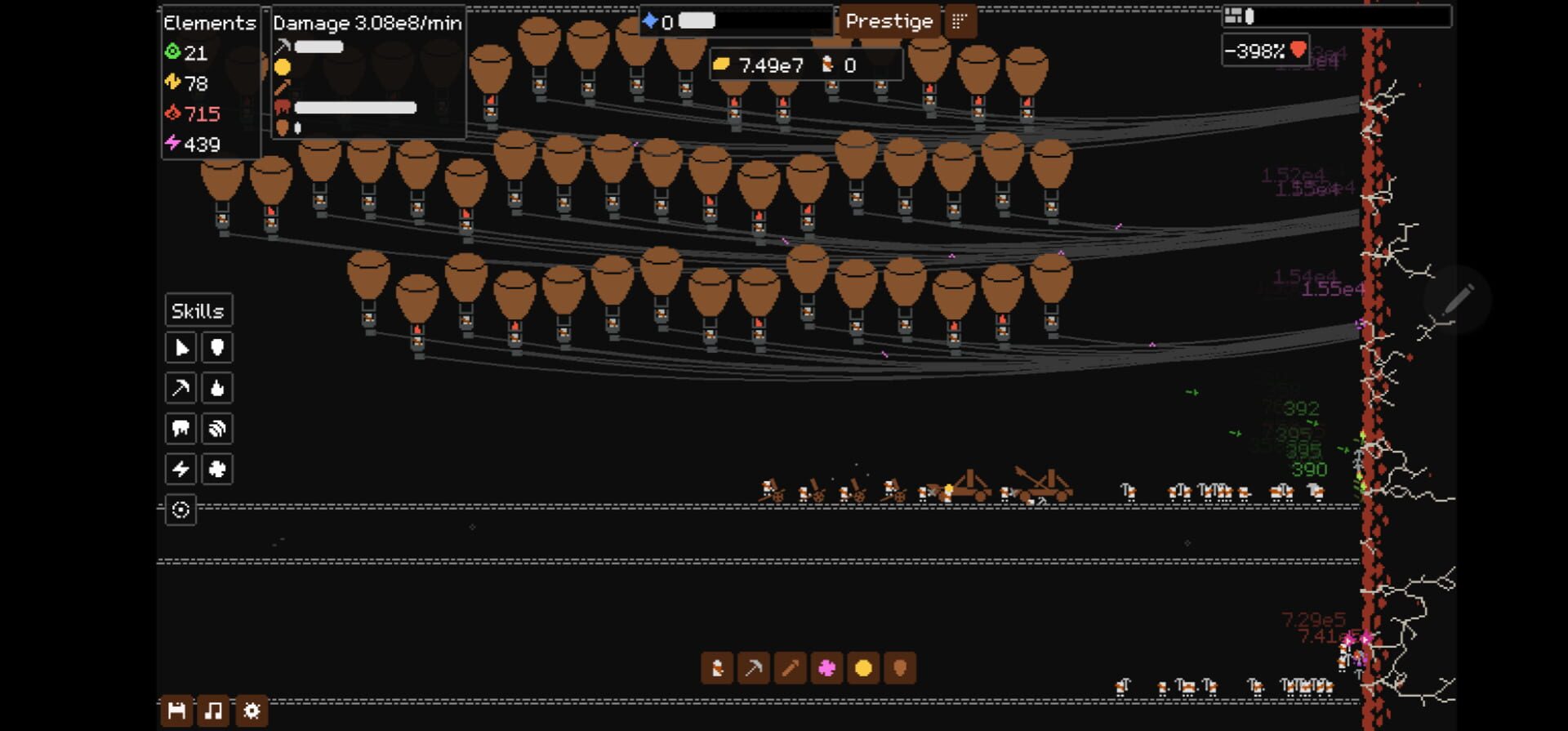Screen dimensions: 1568x731
Task: Toggle the crosshair targeting mode below Skills
Action: [x=180, y=510]
